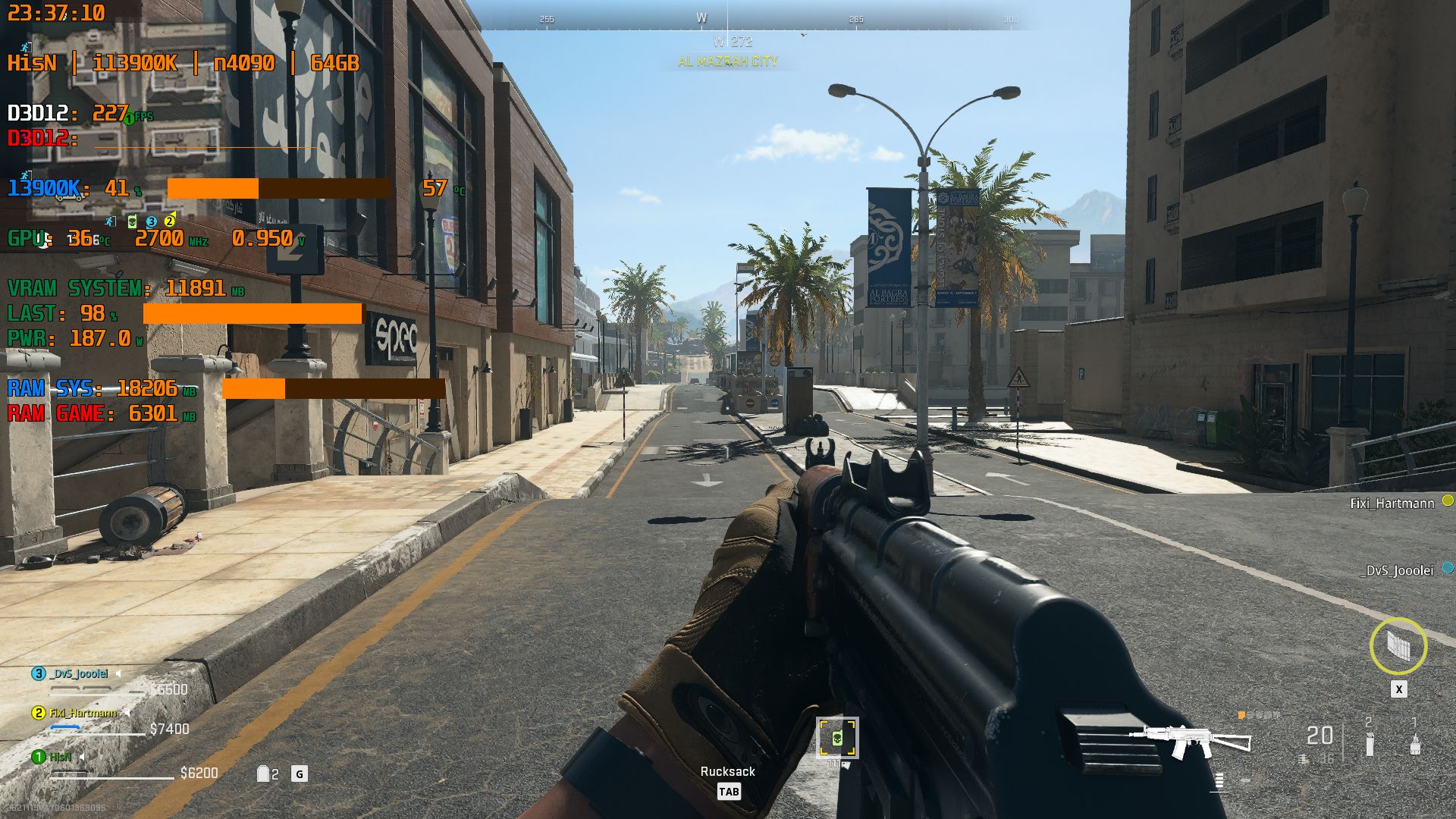The width and height of the screenshot is (1456, 819).
Task: Click the gas mask G icon
Action: coord(300,774)
